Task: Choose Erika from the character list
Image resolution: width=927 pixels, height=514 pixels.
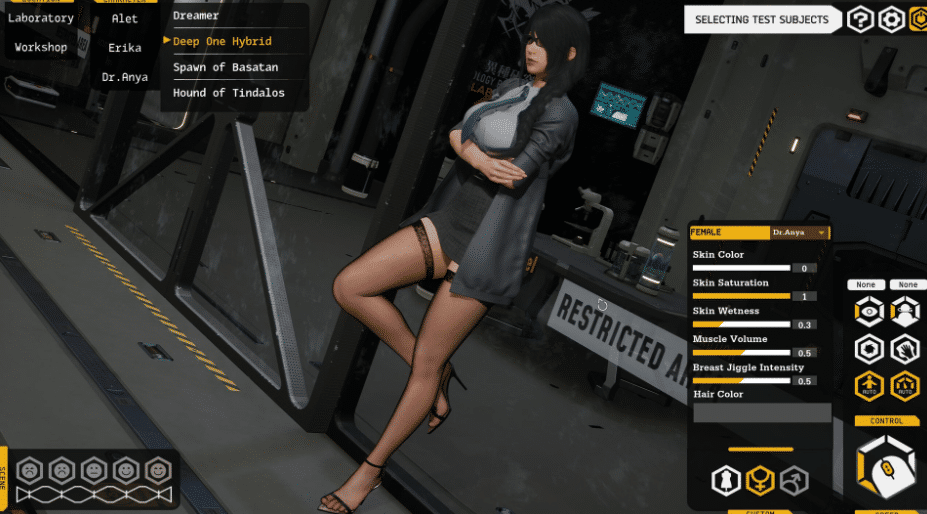Action: coord(125,47)
